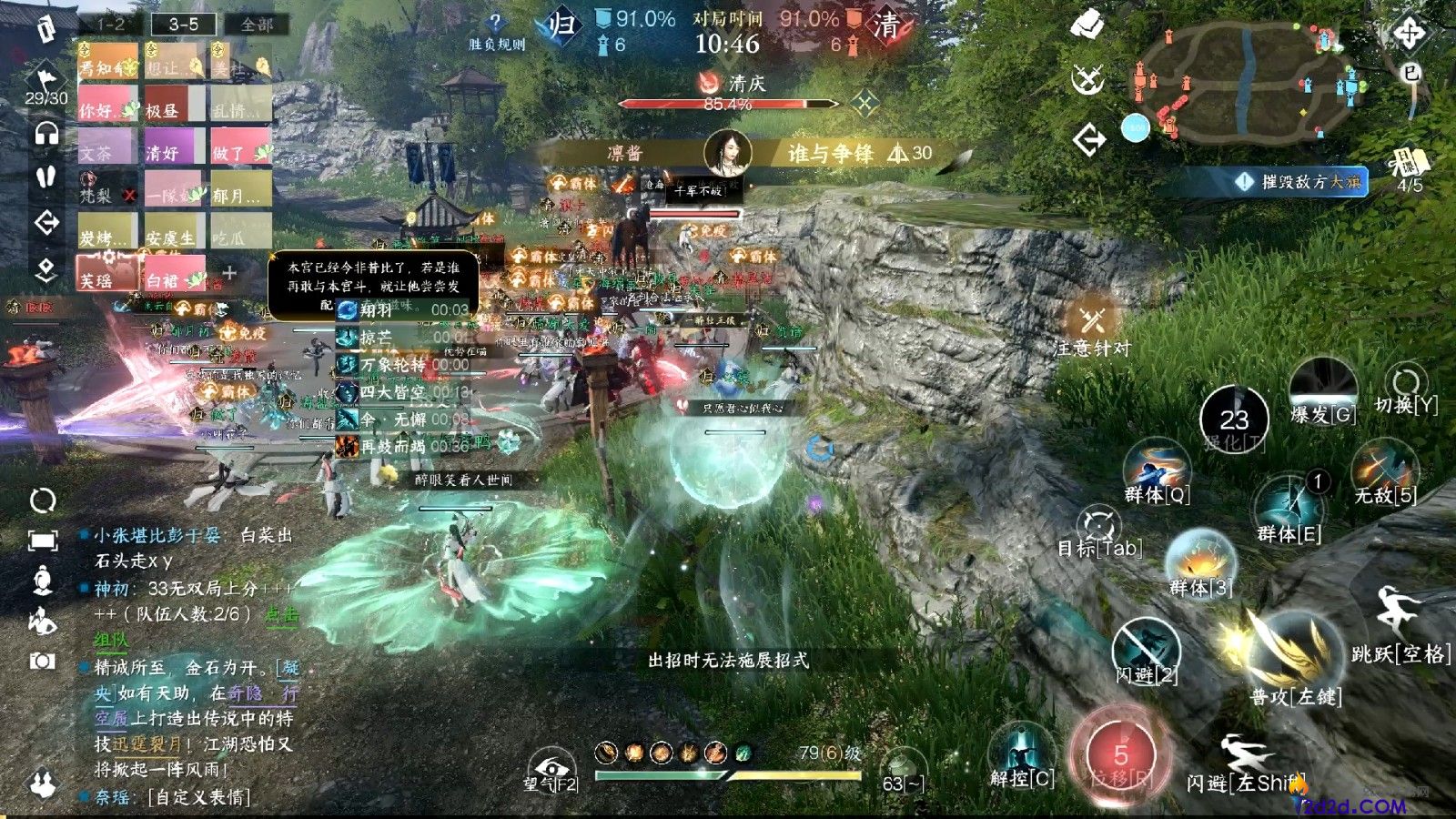The width and height of the screenshot is (1456, 819).
Task: Click the red X beside 梵梨
Action: (128, 196)
